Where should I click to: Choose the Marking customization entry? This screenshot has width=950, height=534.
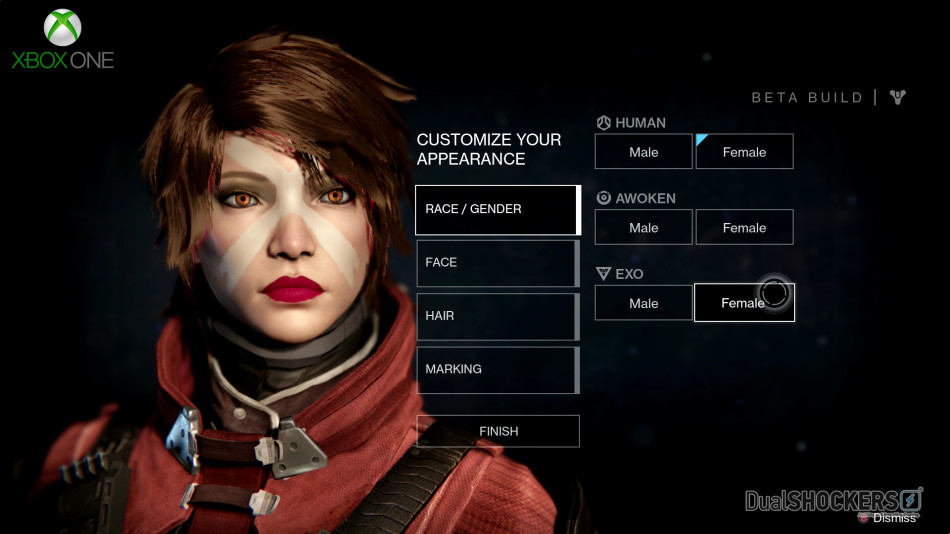(x=497, y=370)
